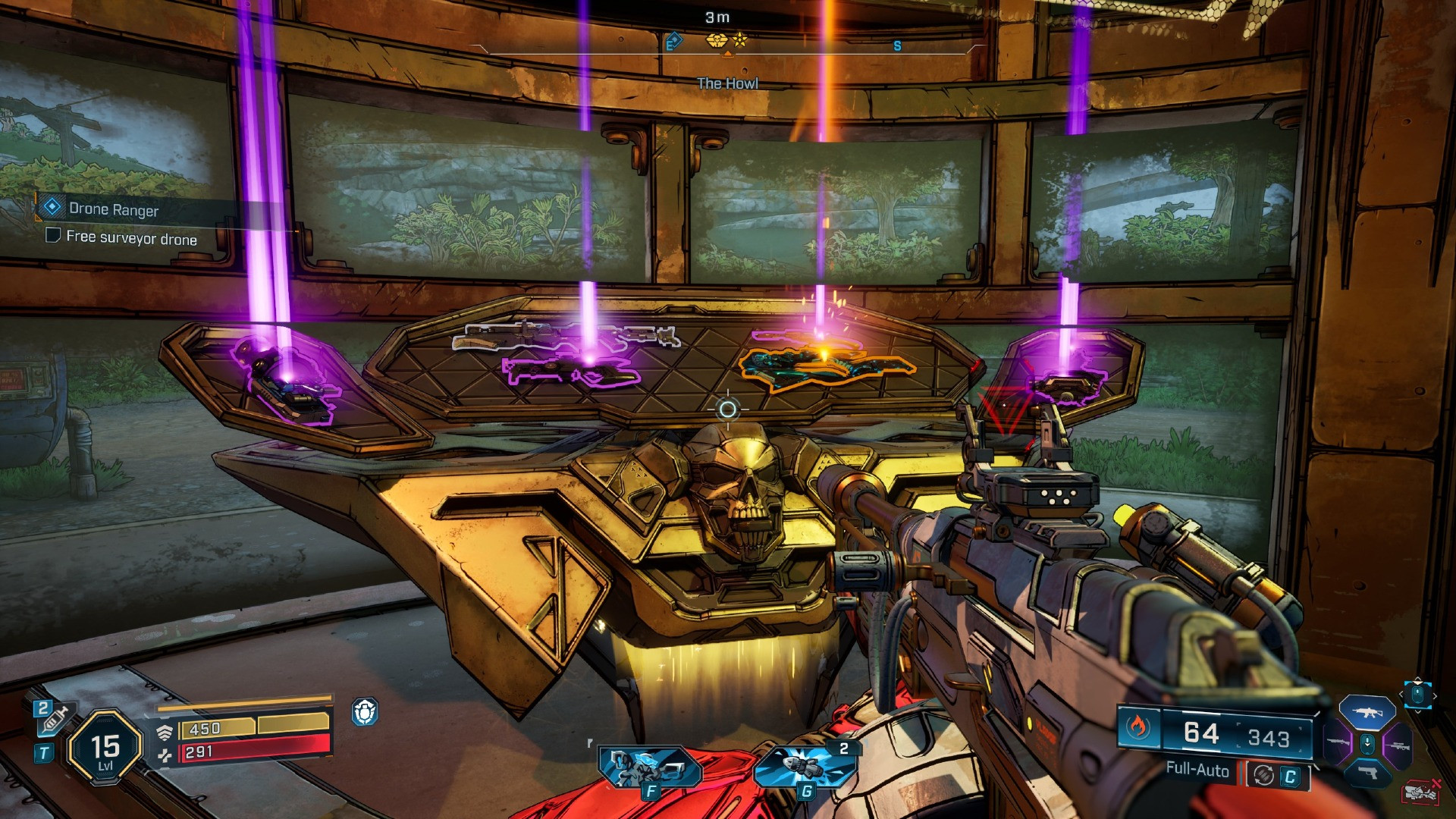Select The Howl location label on the compass

(x=726, y=83)
